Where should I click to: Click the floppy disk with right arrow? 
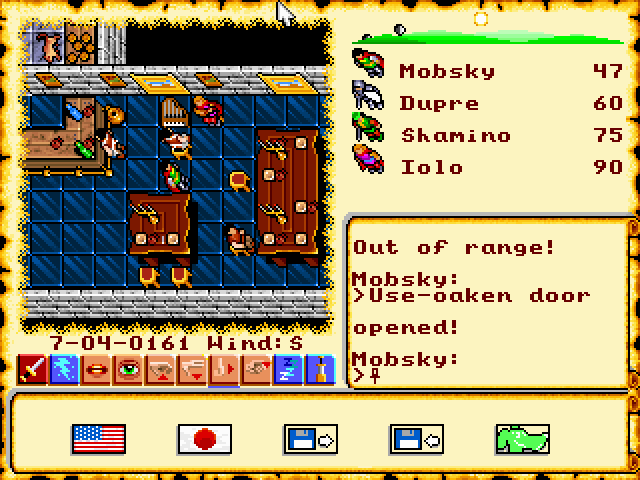pyautogui.click(x=311, y=438)
